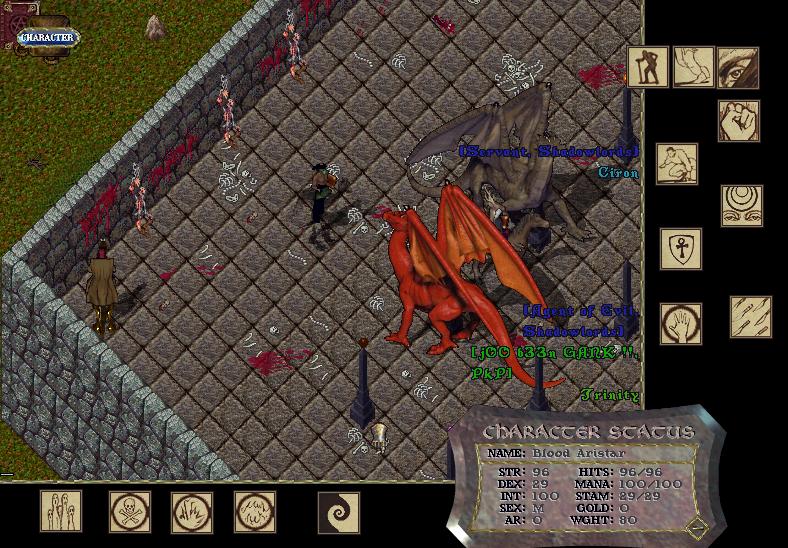Viewport: 788px width, 548px height.
Task: Activate the standing figure with staff icon
Action: coord(648,67)
